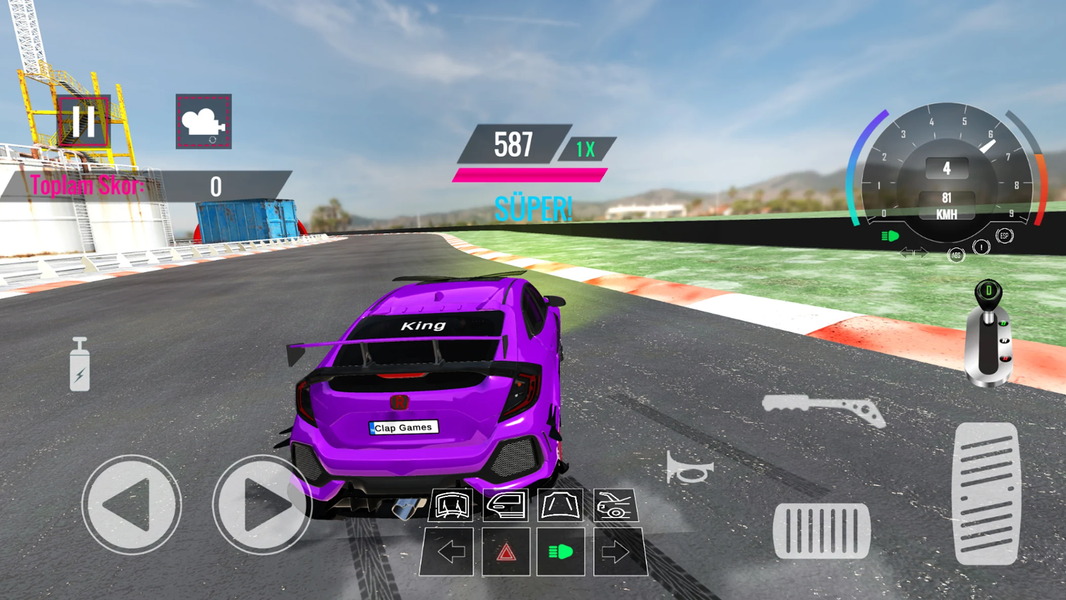Pull the handbrake lever
This screenshot has height=600, width=1066.
coord(823,408)
